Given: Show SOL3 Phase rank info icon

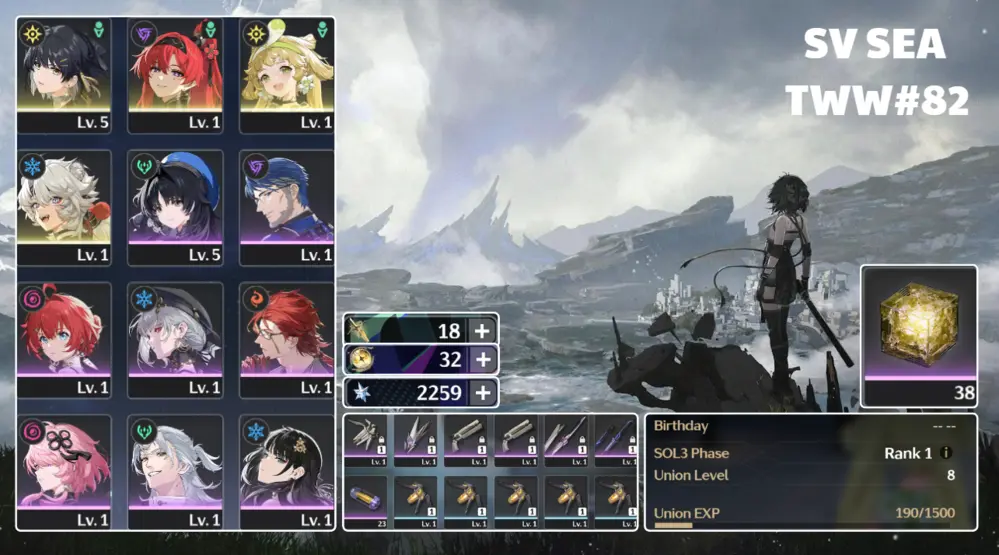Looking at the screenshot, I should click(946, 453).
